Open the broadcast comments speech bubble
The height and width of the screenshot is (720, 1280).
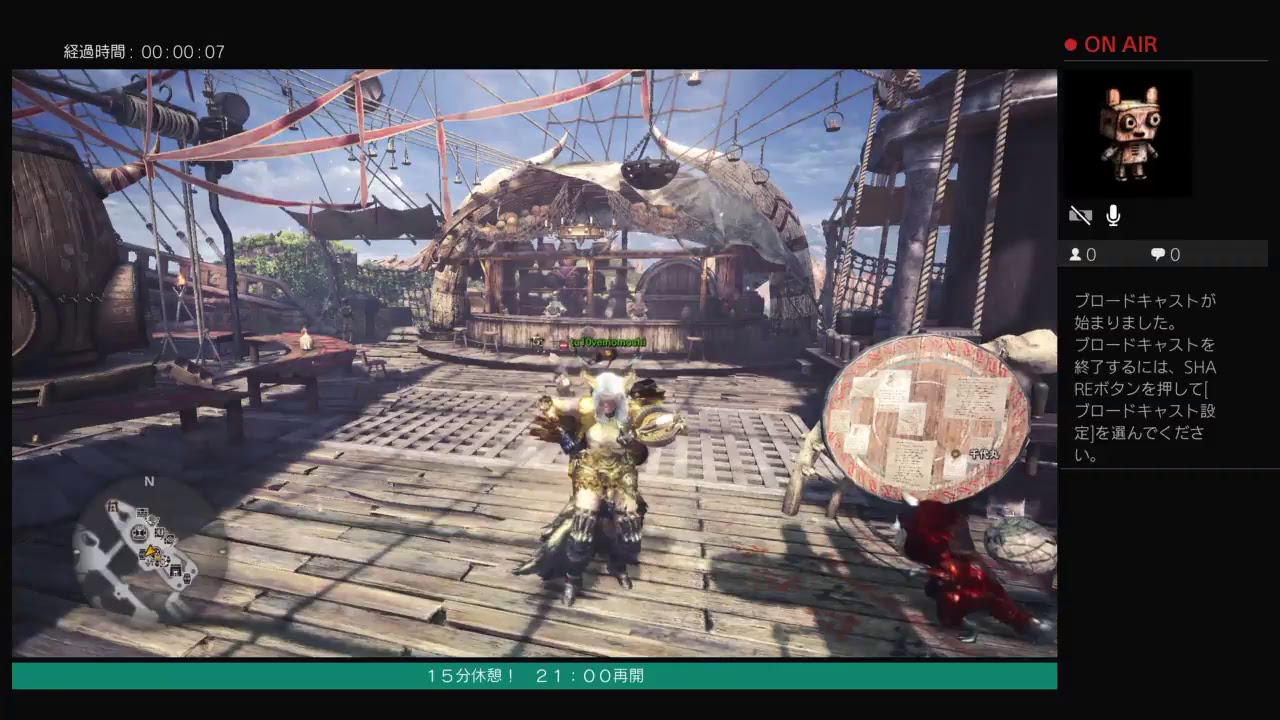(1158, 255)
